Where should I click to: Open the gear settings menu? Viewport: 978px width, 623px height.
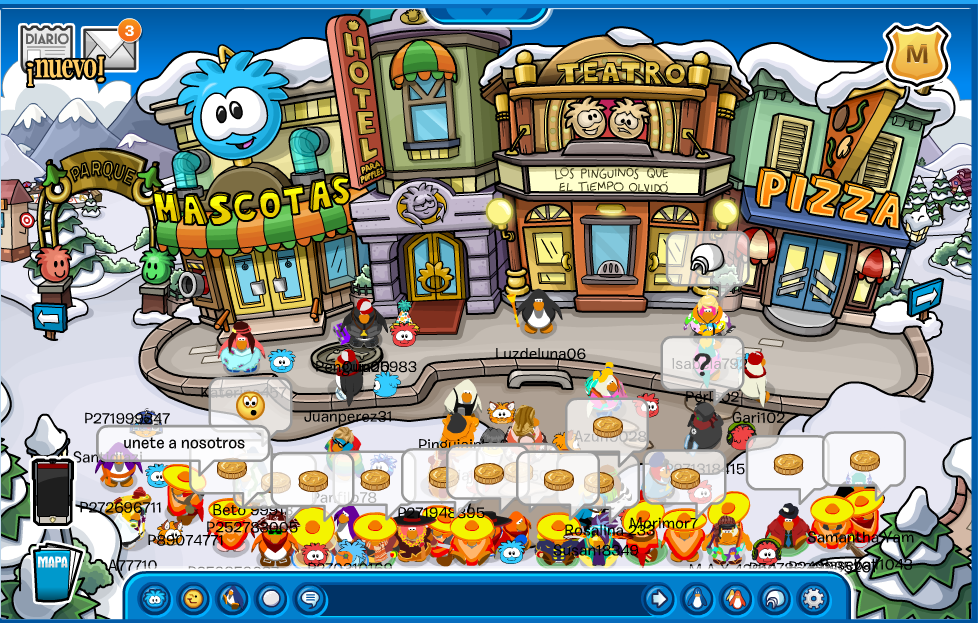point(813,599)
